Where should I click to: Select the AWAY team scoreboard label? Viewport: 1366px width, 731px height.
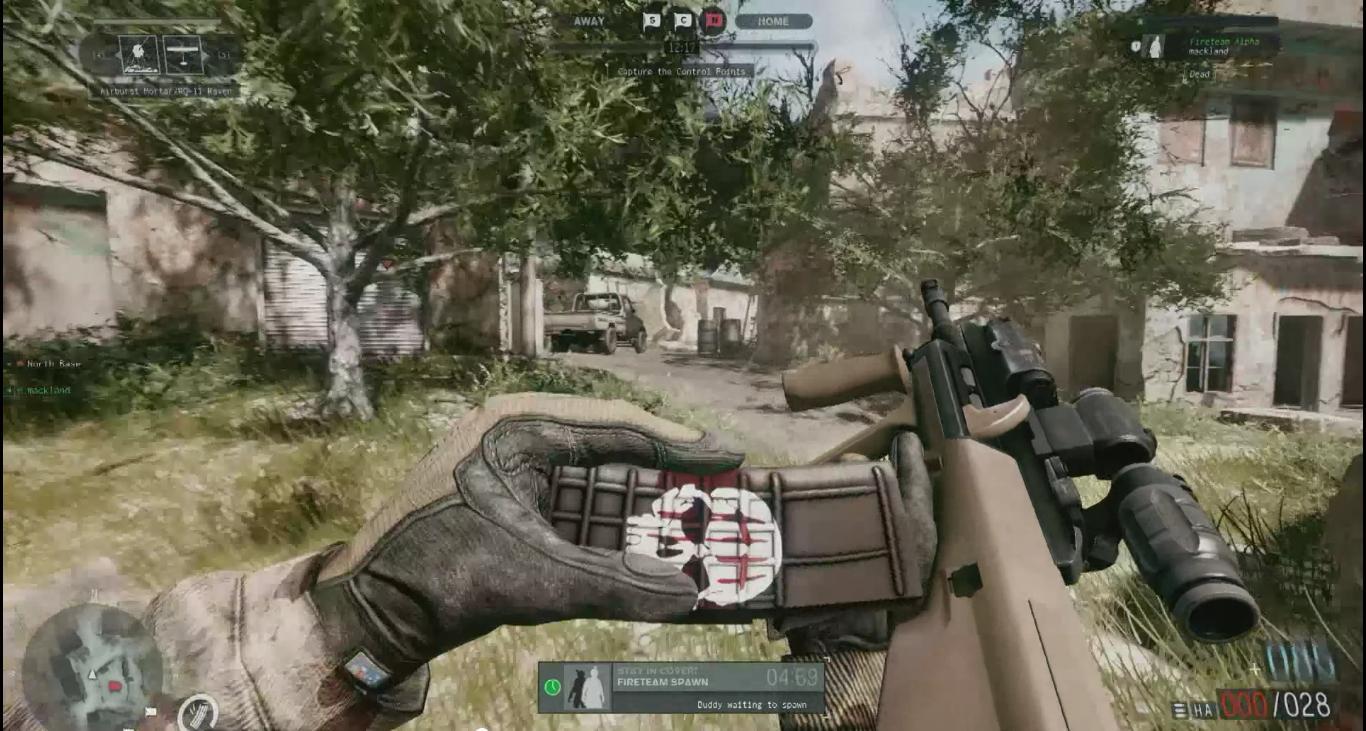(x=589, y=21)
